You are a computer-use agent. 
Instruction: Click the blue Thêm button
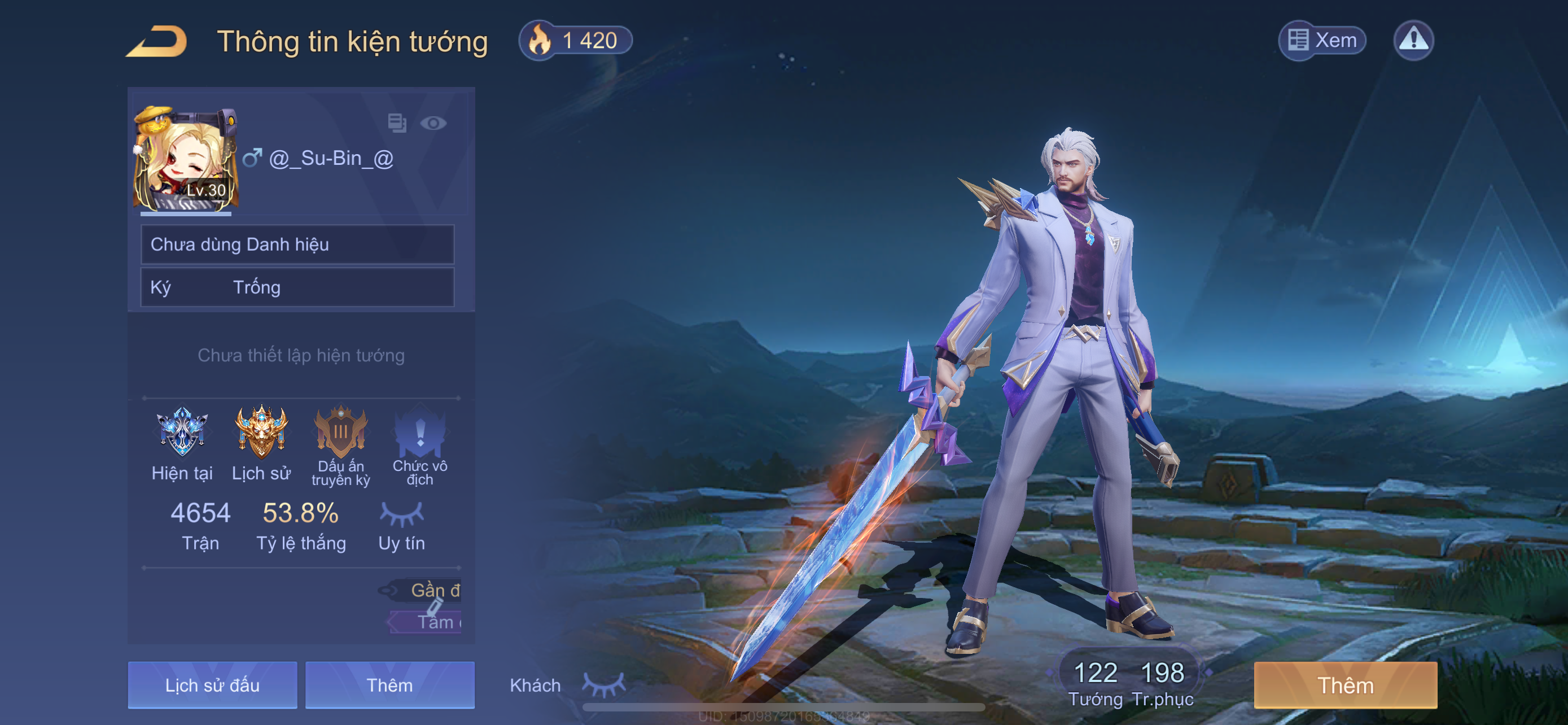(x=389, y=685)
